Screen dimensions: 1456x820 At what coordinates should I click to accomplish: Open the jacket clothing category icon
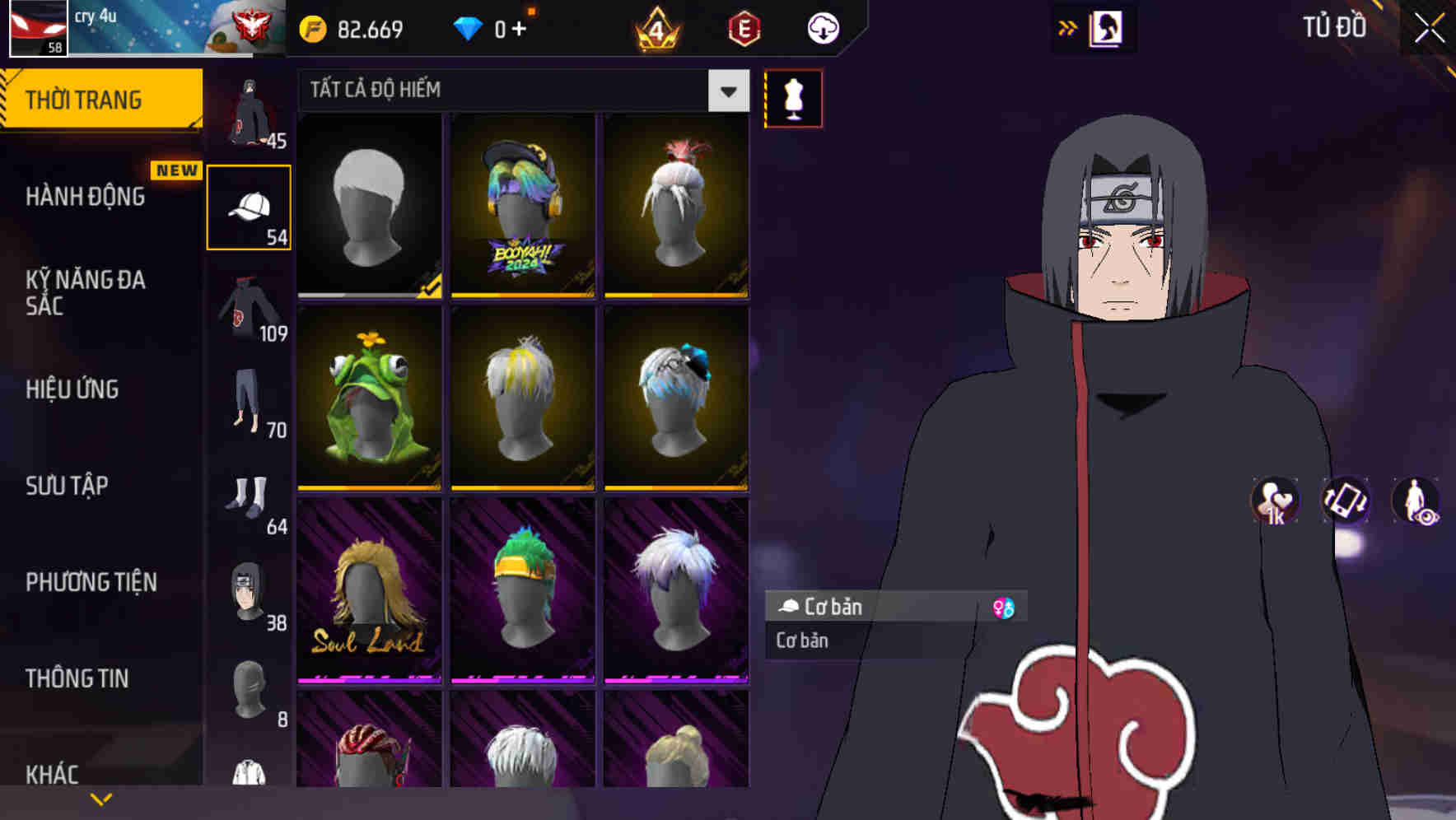pyautogui.click(x=247, y=313)
